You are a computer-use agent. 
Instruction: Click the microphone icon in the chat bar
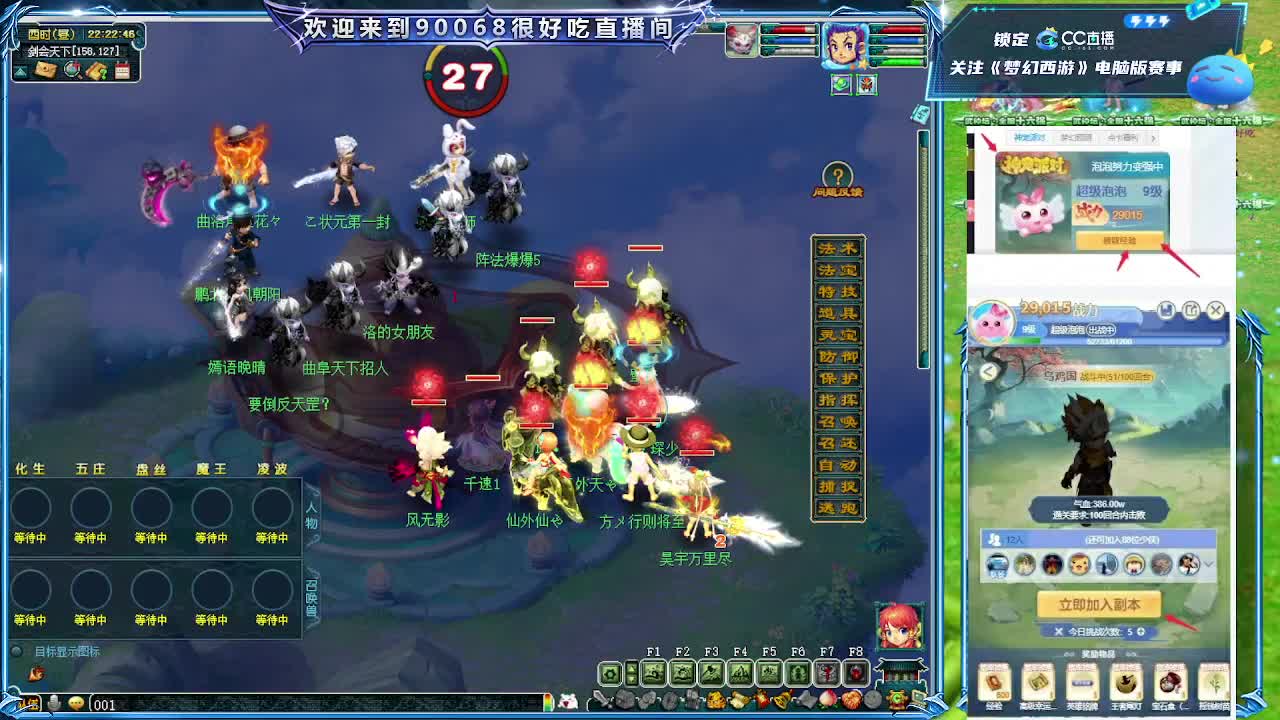(54, 702)
